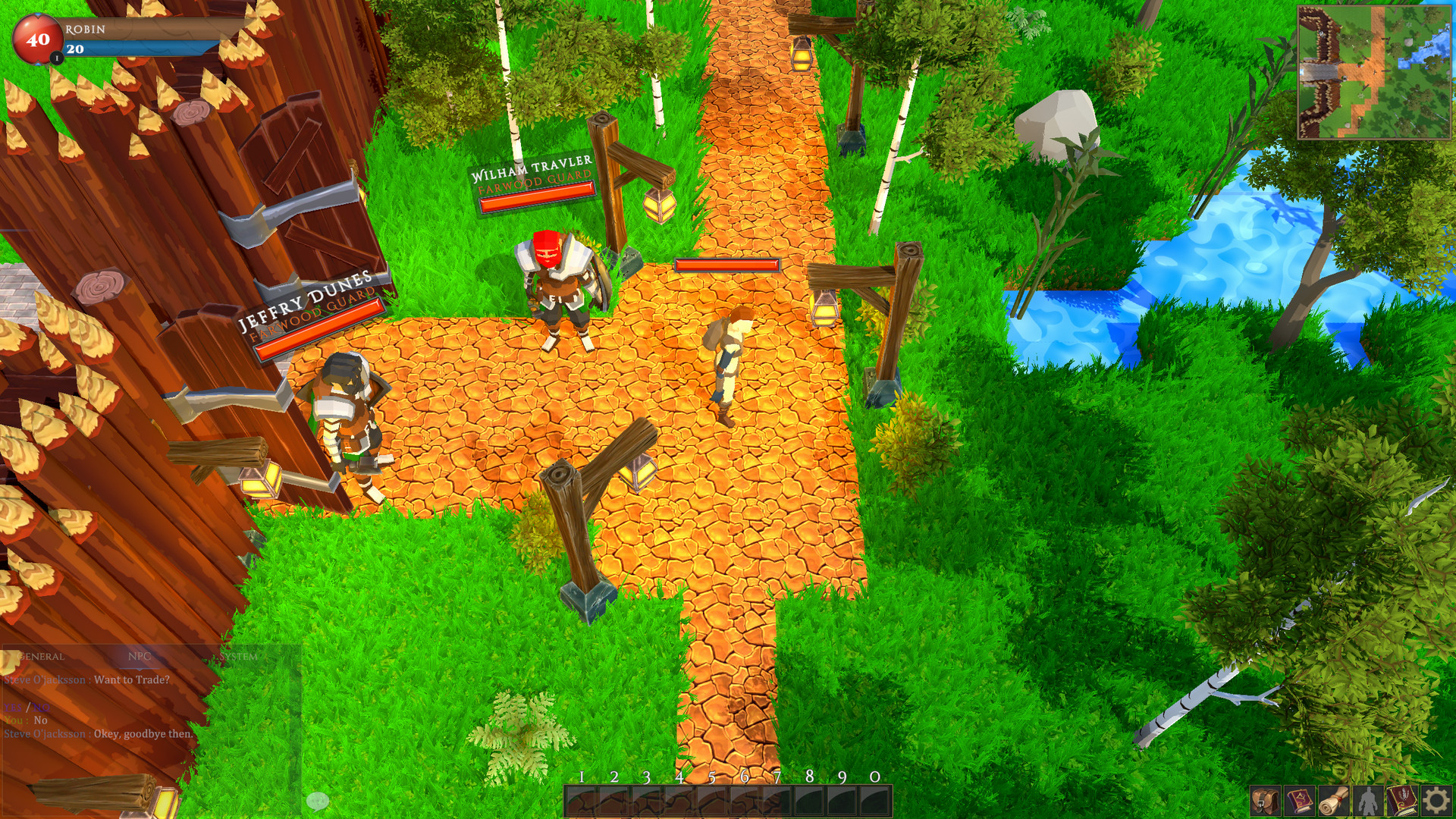The image size is (1456, 819).
Task: Switch to the SYSTEM chat tab
Action: [237, 657]
